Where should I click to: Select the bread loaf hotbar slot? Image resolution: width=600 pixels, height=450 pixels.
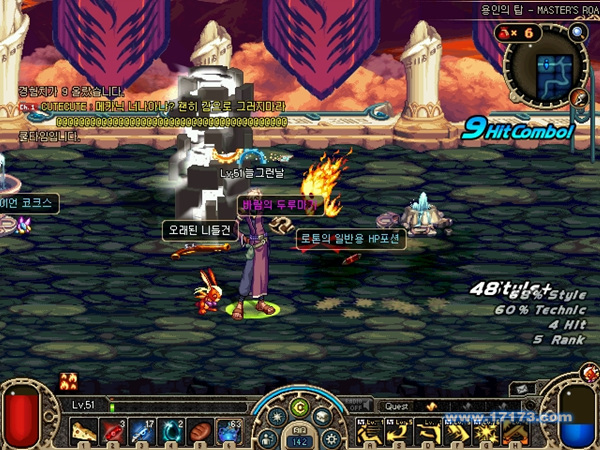[x=198, y=432]
